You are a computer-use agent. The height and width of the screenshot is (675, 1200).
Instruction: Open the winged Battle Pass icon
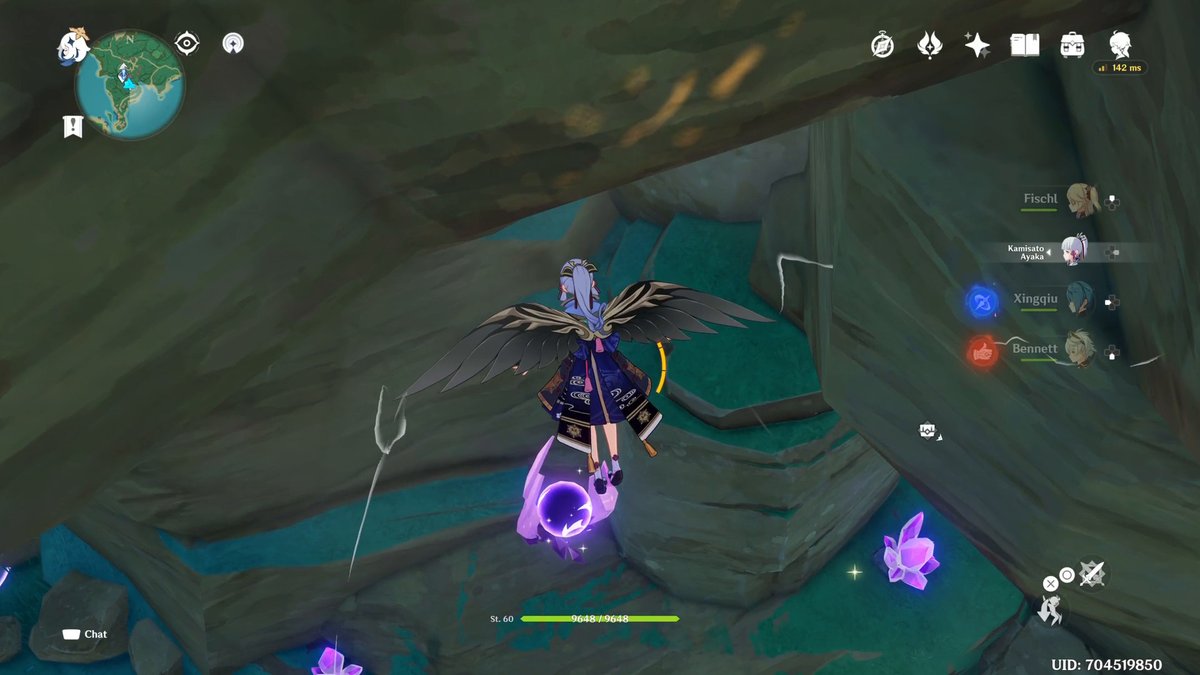pos(930,45)
